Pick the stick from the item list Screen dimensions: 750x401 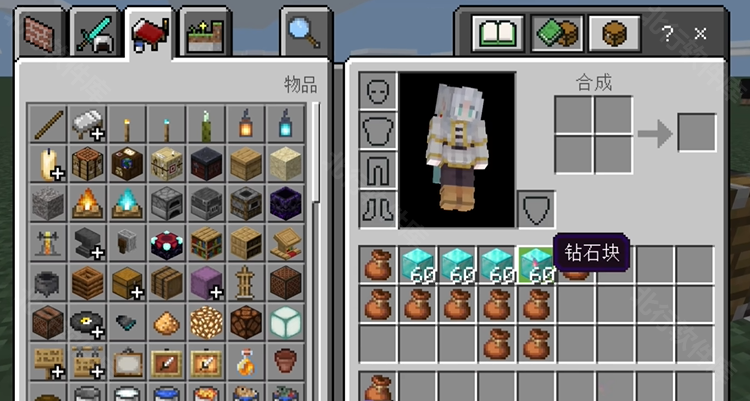click(x=48, y=125)
